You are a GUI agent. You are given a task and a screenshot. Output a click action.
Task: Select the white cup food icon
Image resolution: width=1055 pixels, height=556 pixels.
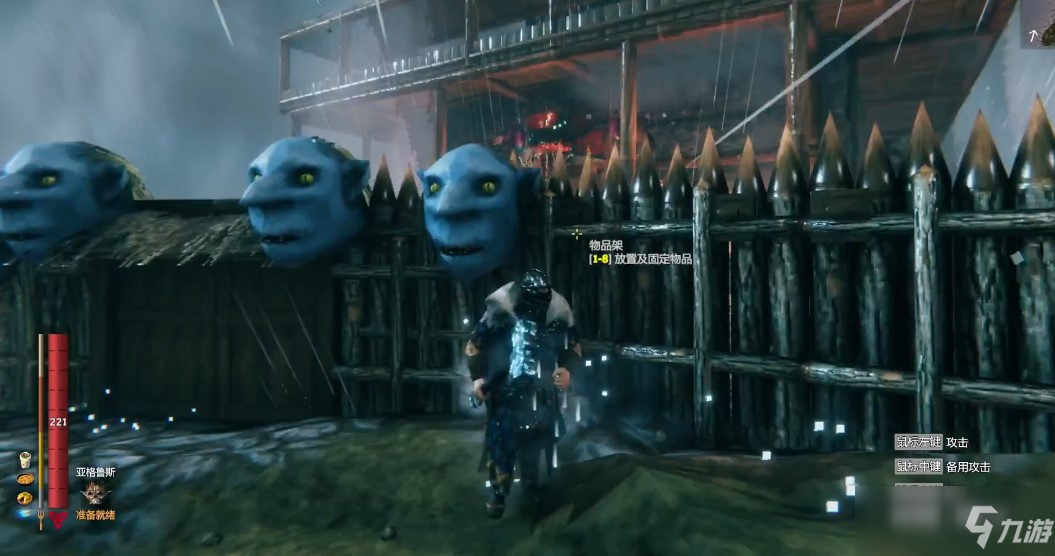(25, 460)
